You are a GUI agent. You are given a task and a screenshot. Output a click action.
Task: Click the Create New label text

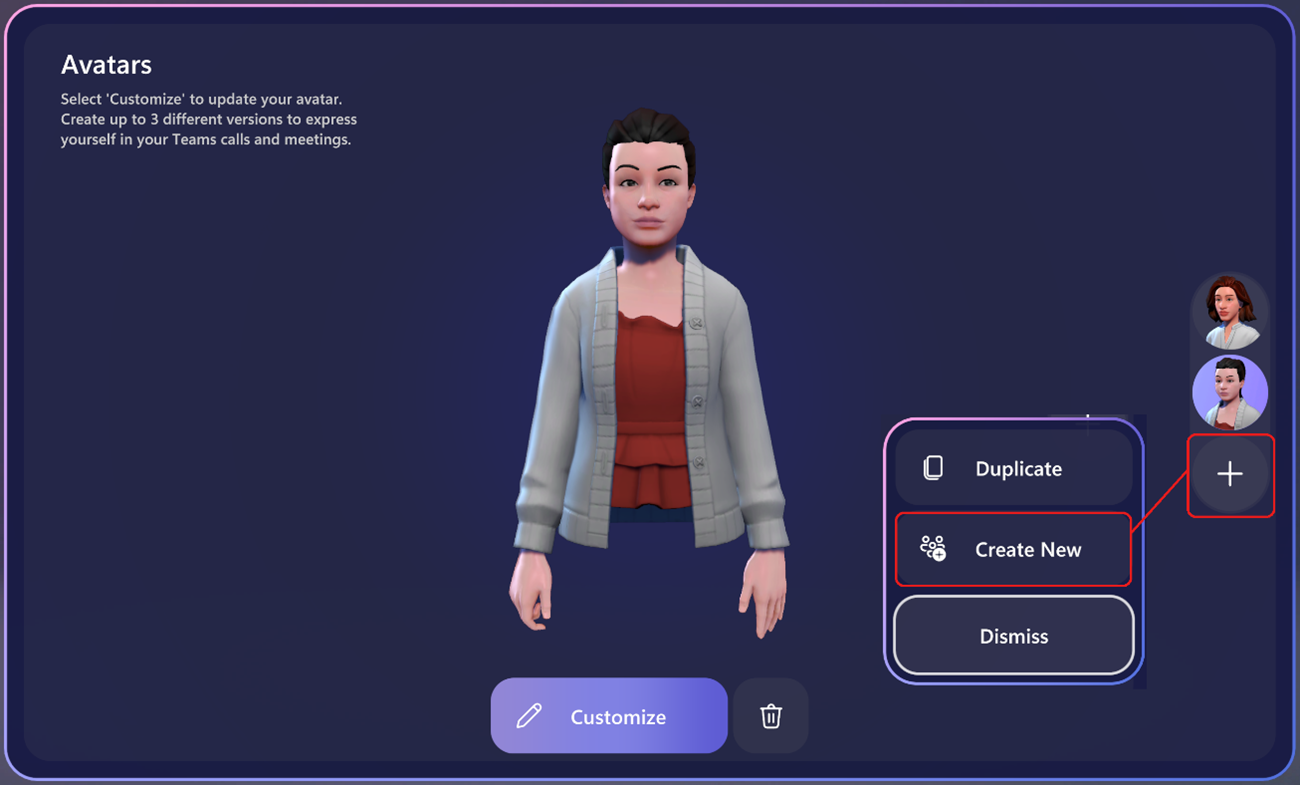[1028, 549]
